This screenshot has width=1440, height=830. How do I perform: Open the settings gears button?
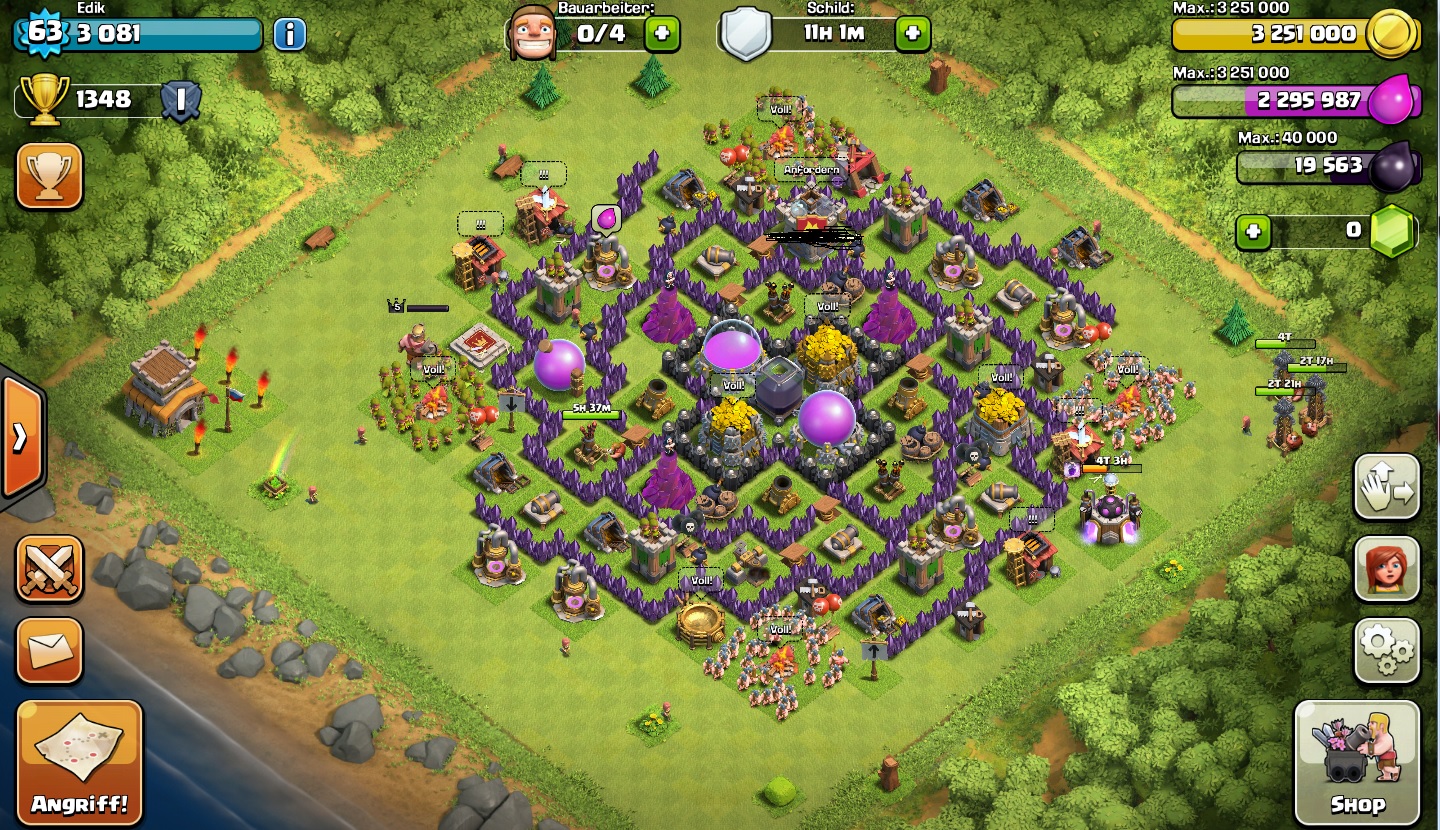(1387, 651)
